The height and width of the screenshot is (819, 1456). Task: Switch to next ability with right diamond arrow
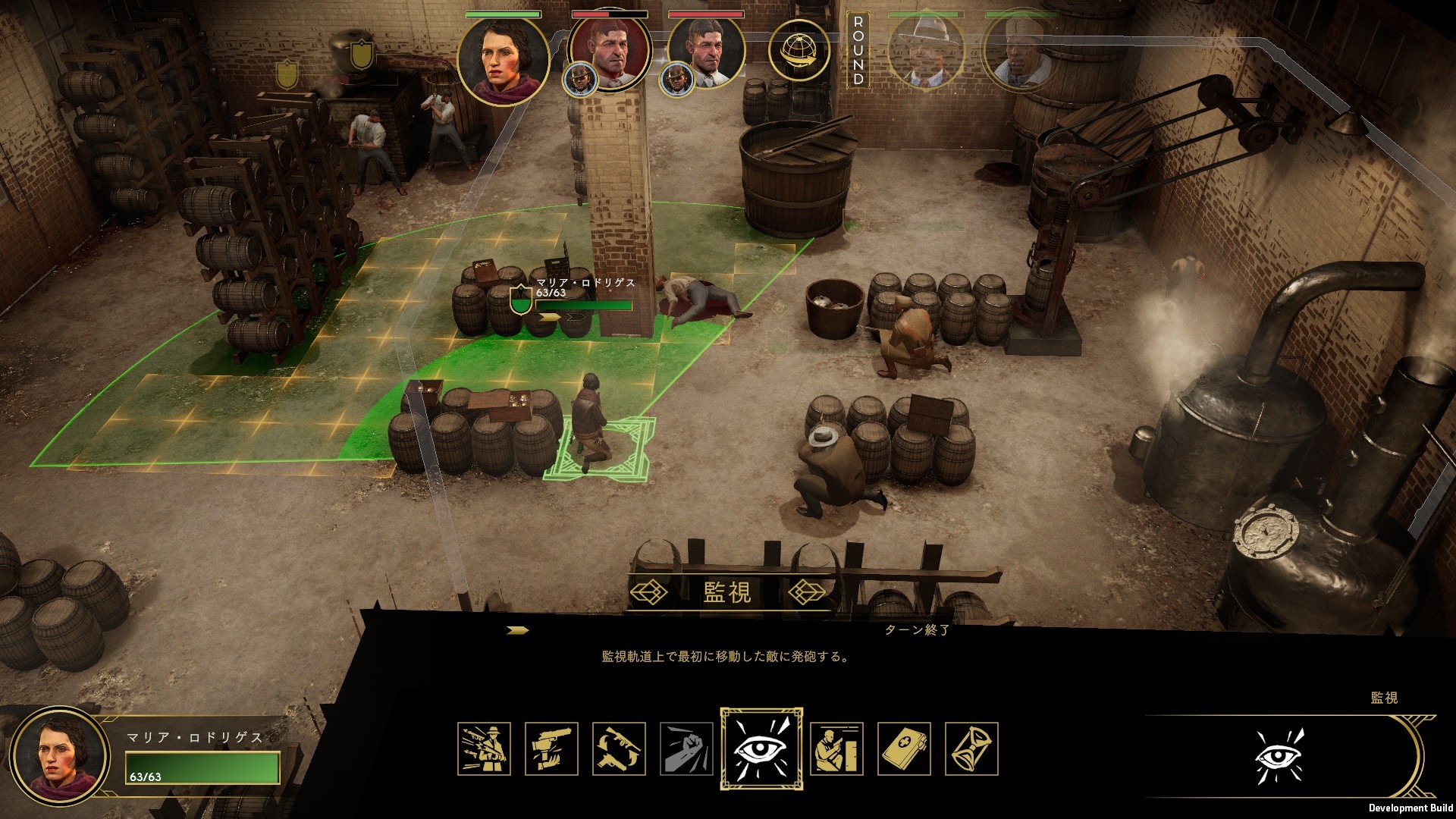pyautogui.click(x=807, y=591)
